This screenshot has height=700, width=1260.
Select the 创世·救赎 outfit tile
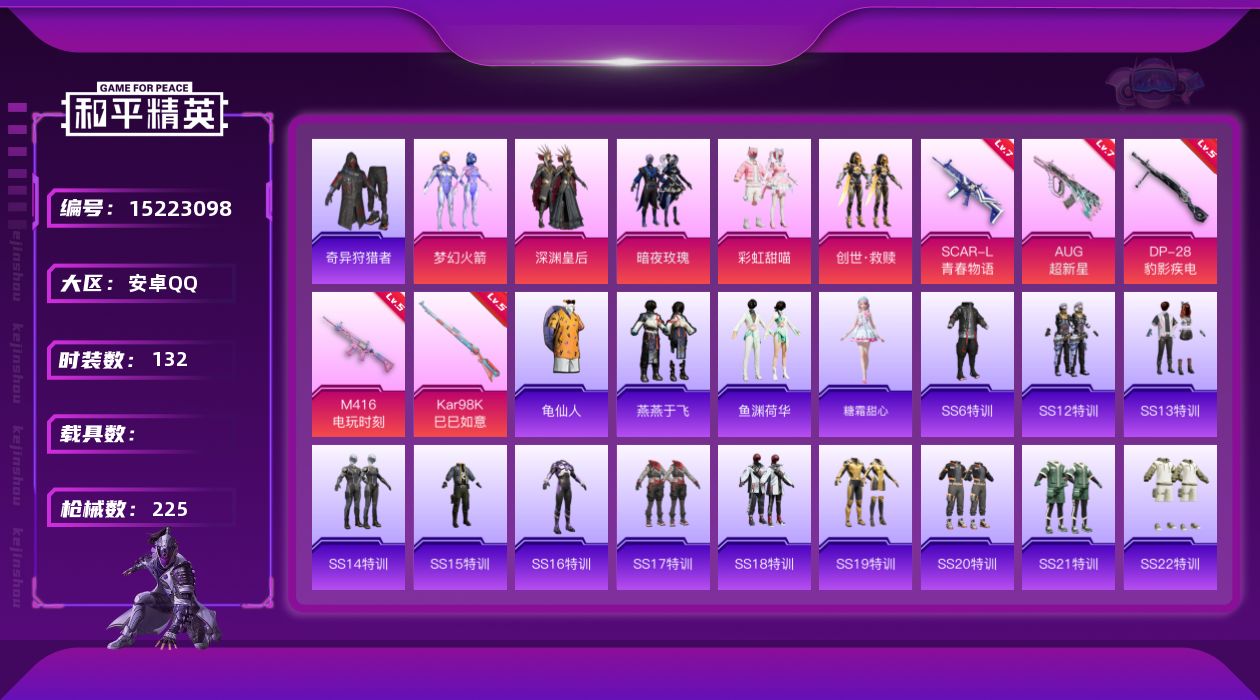click(x=865, y=211)
